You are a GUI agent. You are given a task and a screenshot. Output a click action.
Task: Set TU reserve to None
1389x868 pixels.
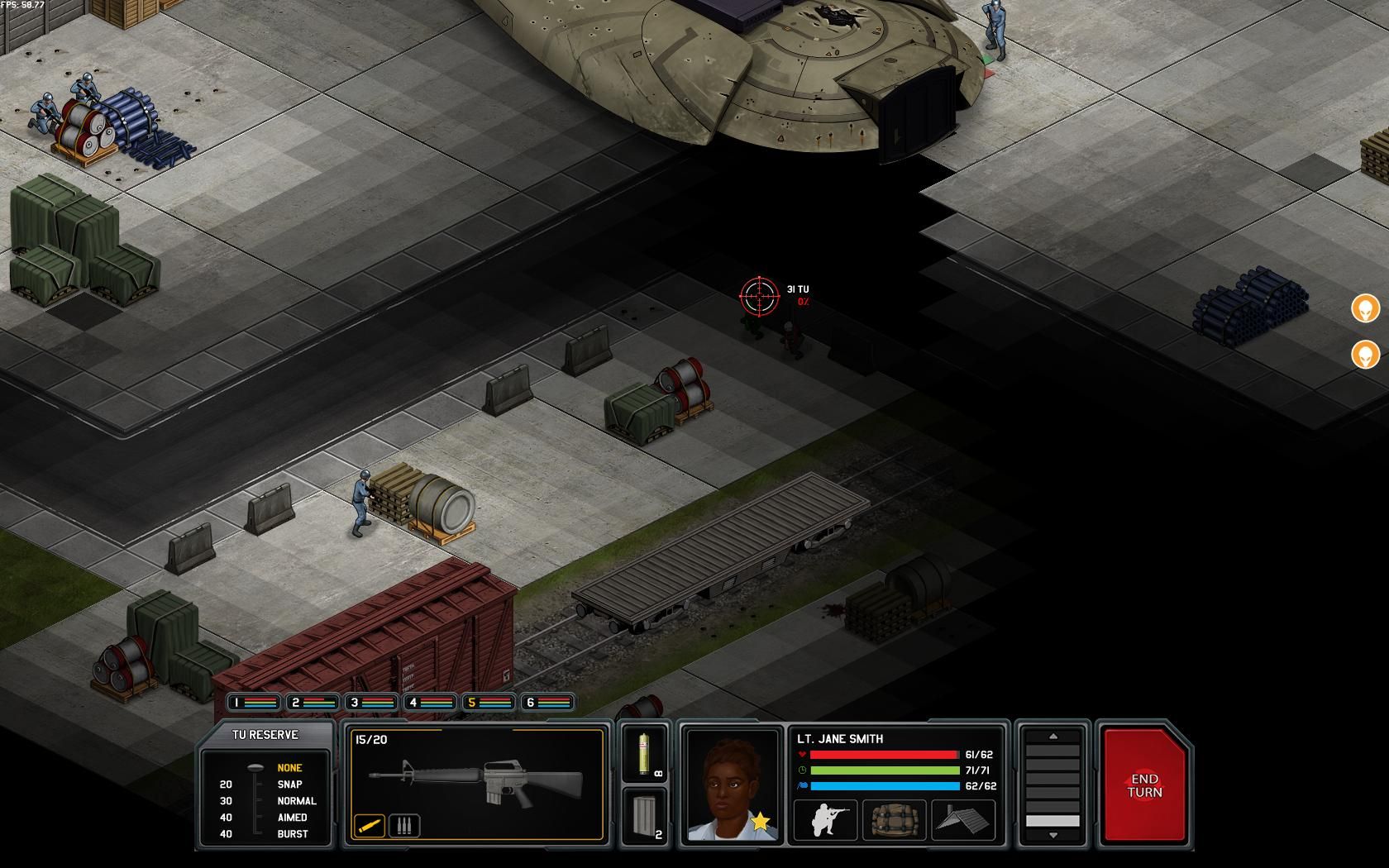pos(289,768)
